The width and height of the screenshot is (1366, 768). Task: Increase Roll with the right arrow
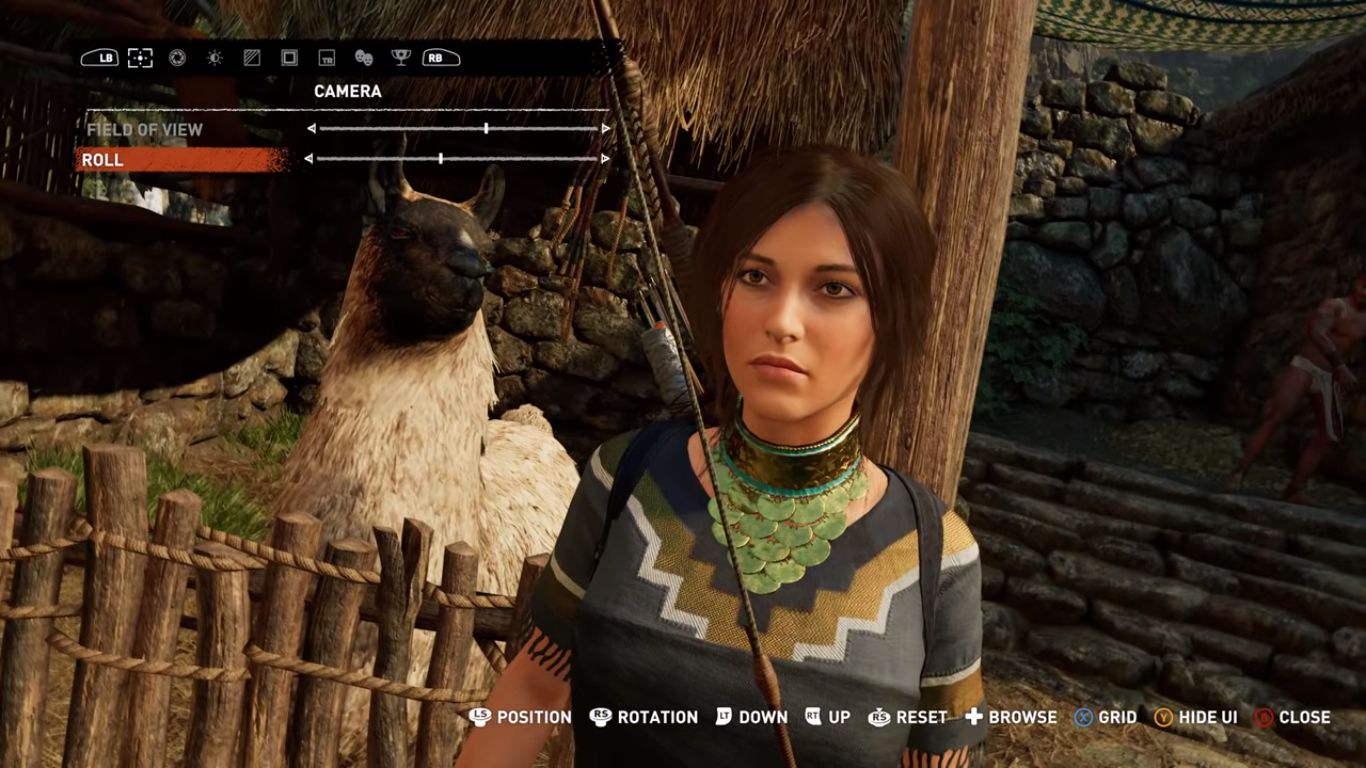pyautogui.click(x=606, y=159)
